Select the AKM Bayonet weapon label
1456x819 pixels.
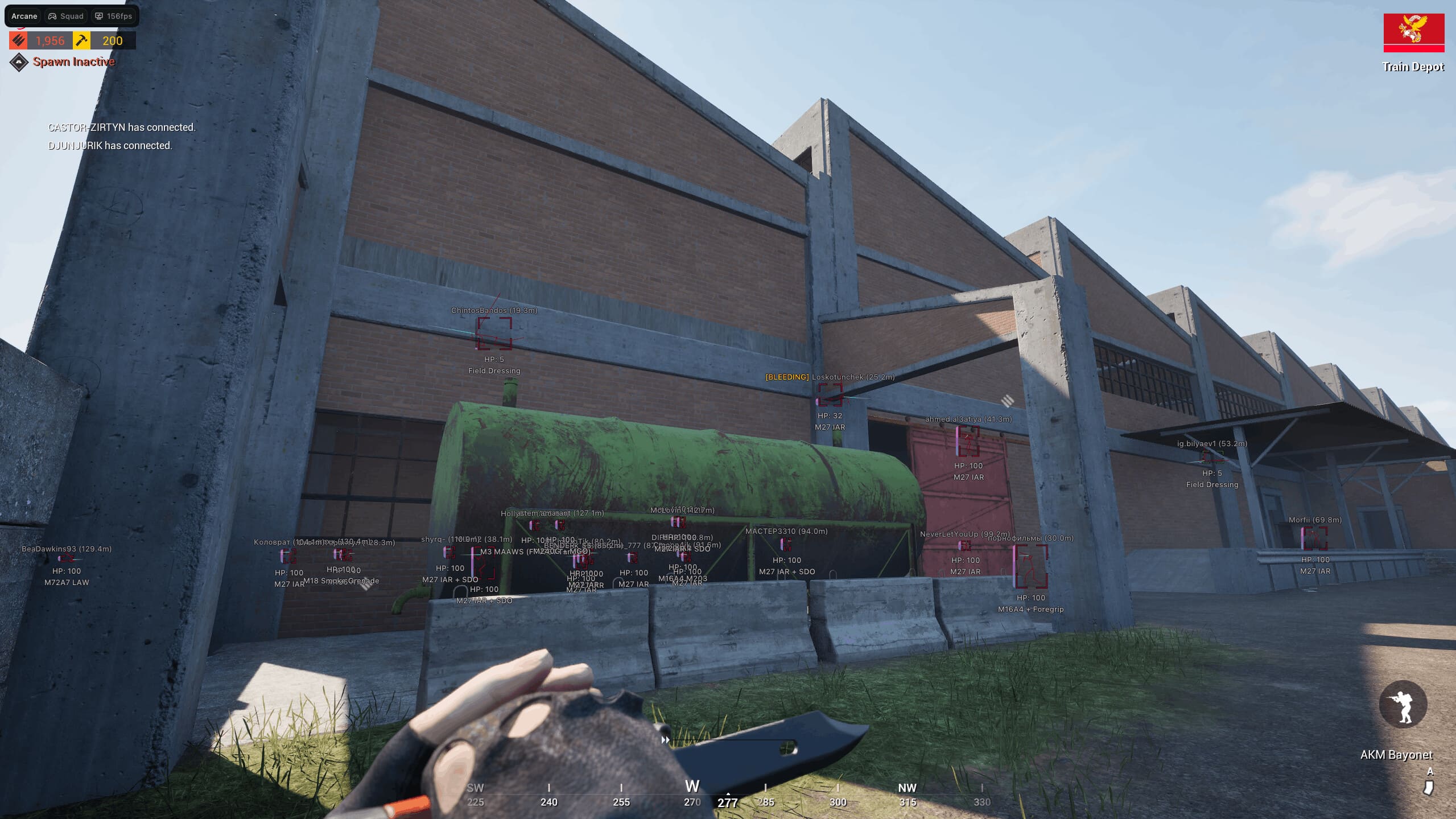1396,755
